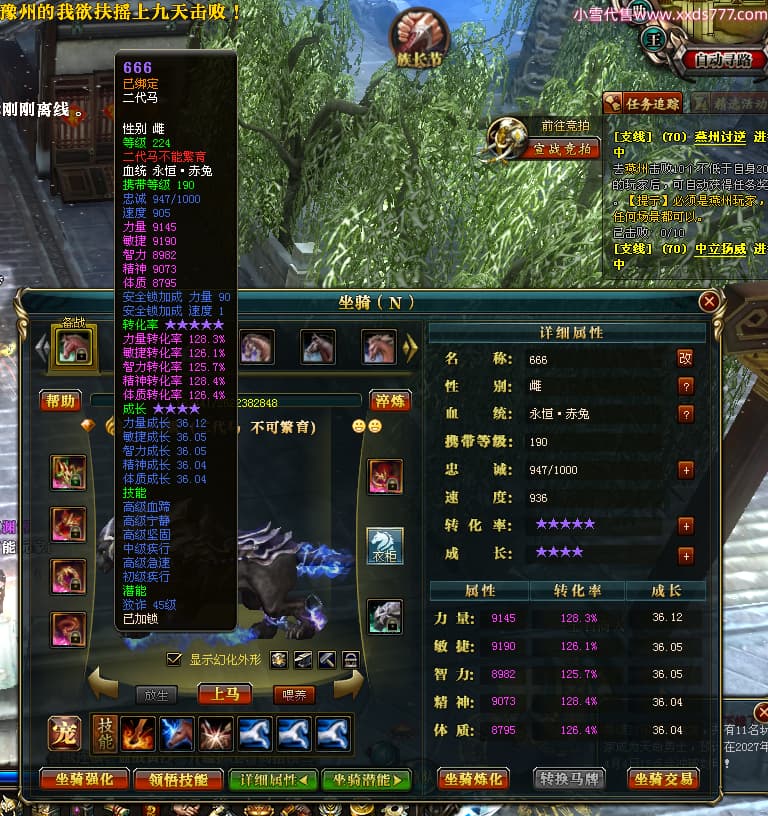
Task: Toggle the 详细属性 detailed attributes panel
Action: tap(273, 779)
